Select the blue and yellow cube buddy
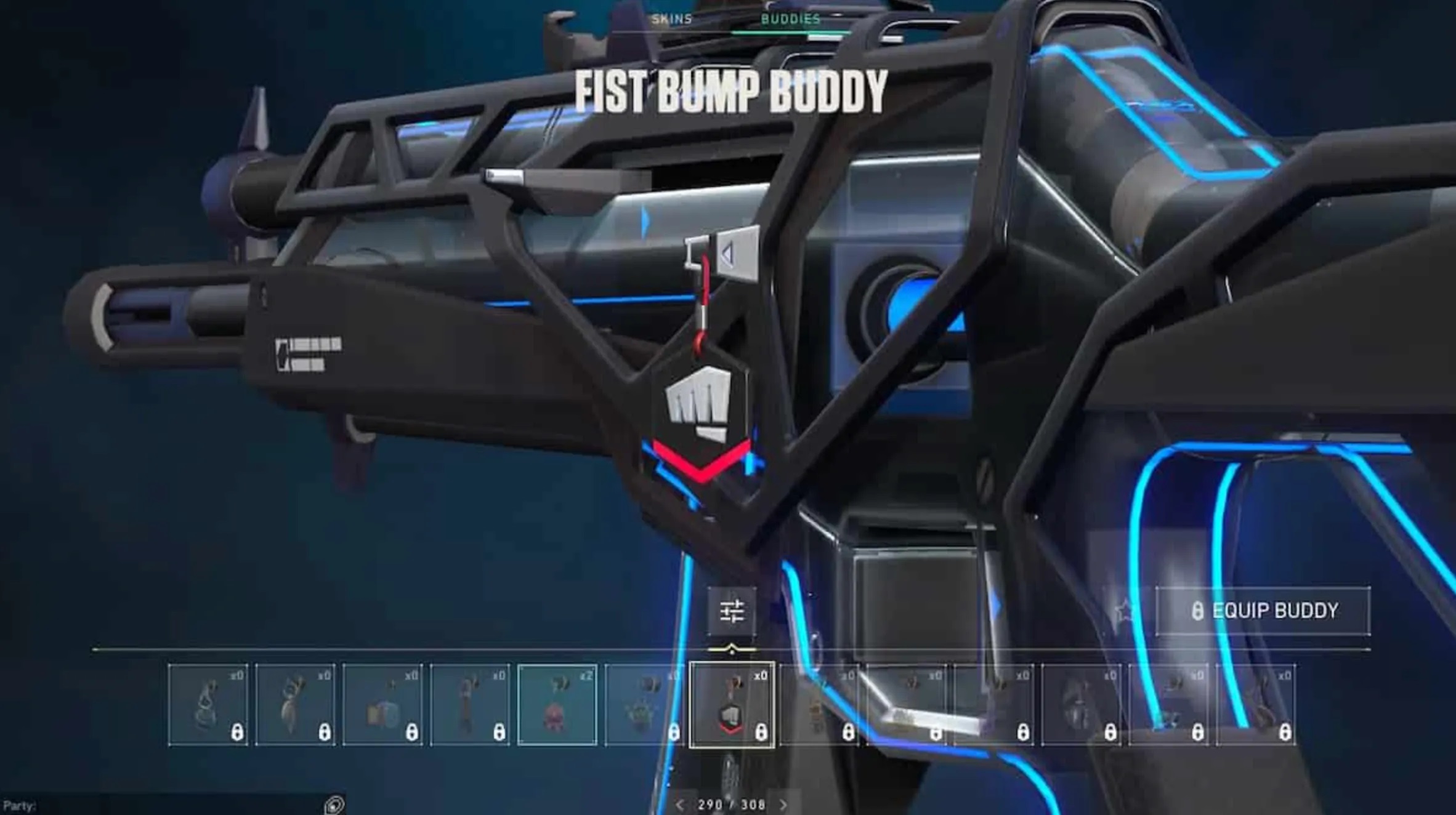This screenshot has height=815, width=1456. coord(382,705)
